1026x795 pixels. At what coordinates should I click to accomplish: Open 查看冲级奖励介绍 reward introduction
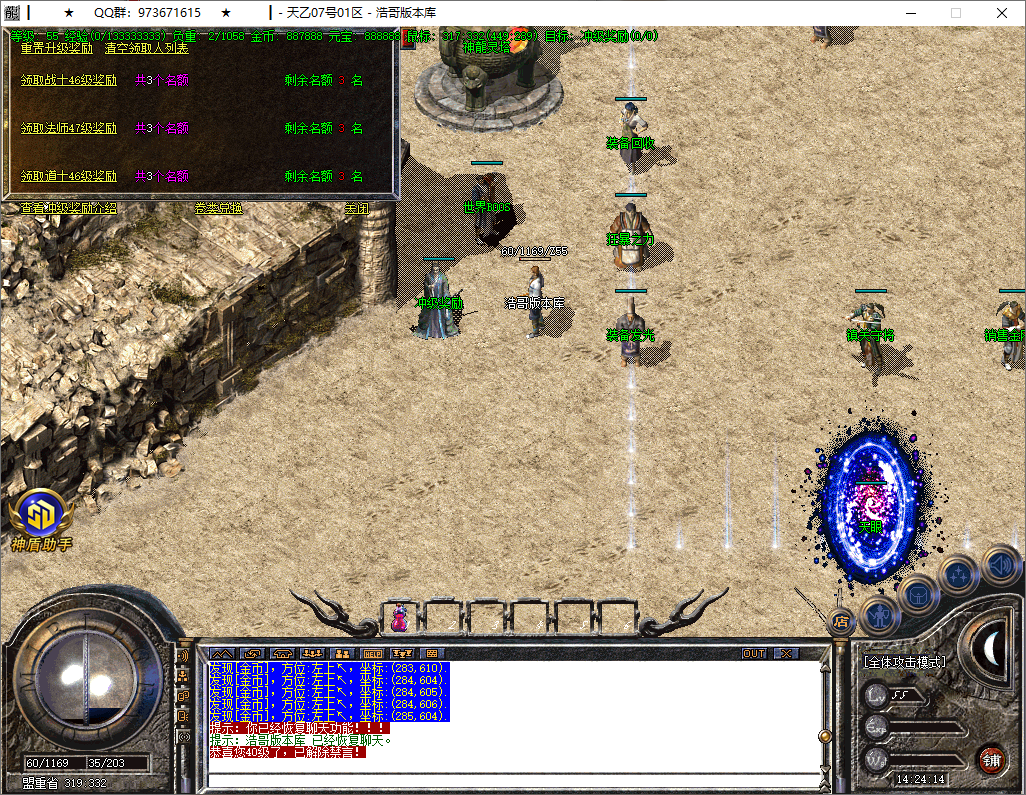(x=68, y=208)
